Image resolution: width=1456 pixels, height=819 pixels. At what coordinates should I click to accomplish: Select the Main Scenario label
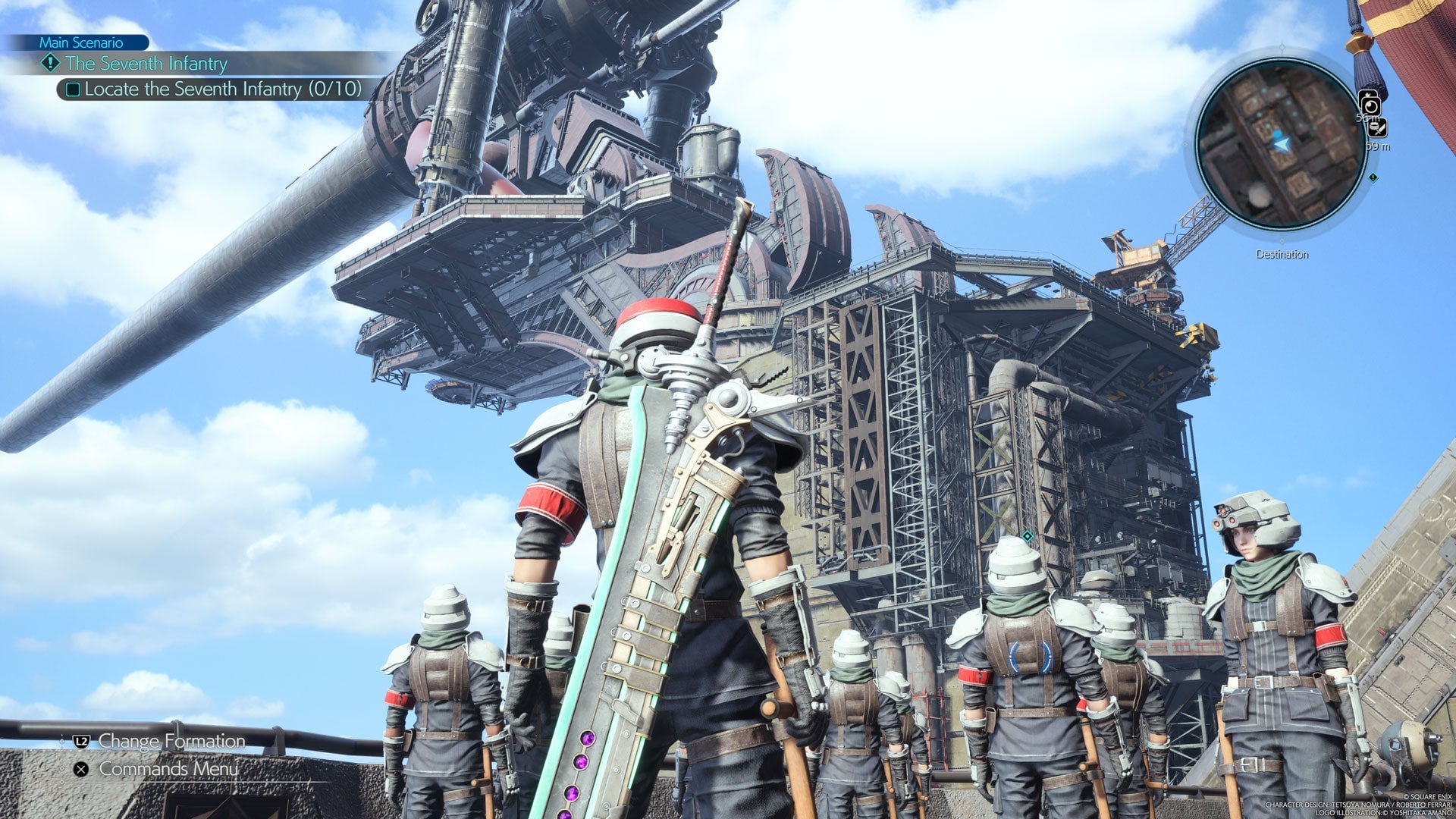pos(80,42)
